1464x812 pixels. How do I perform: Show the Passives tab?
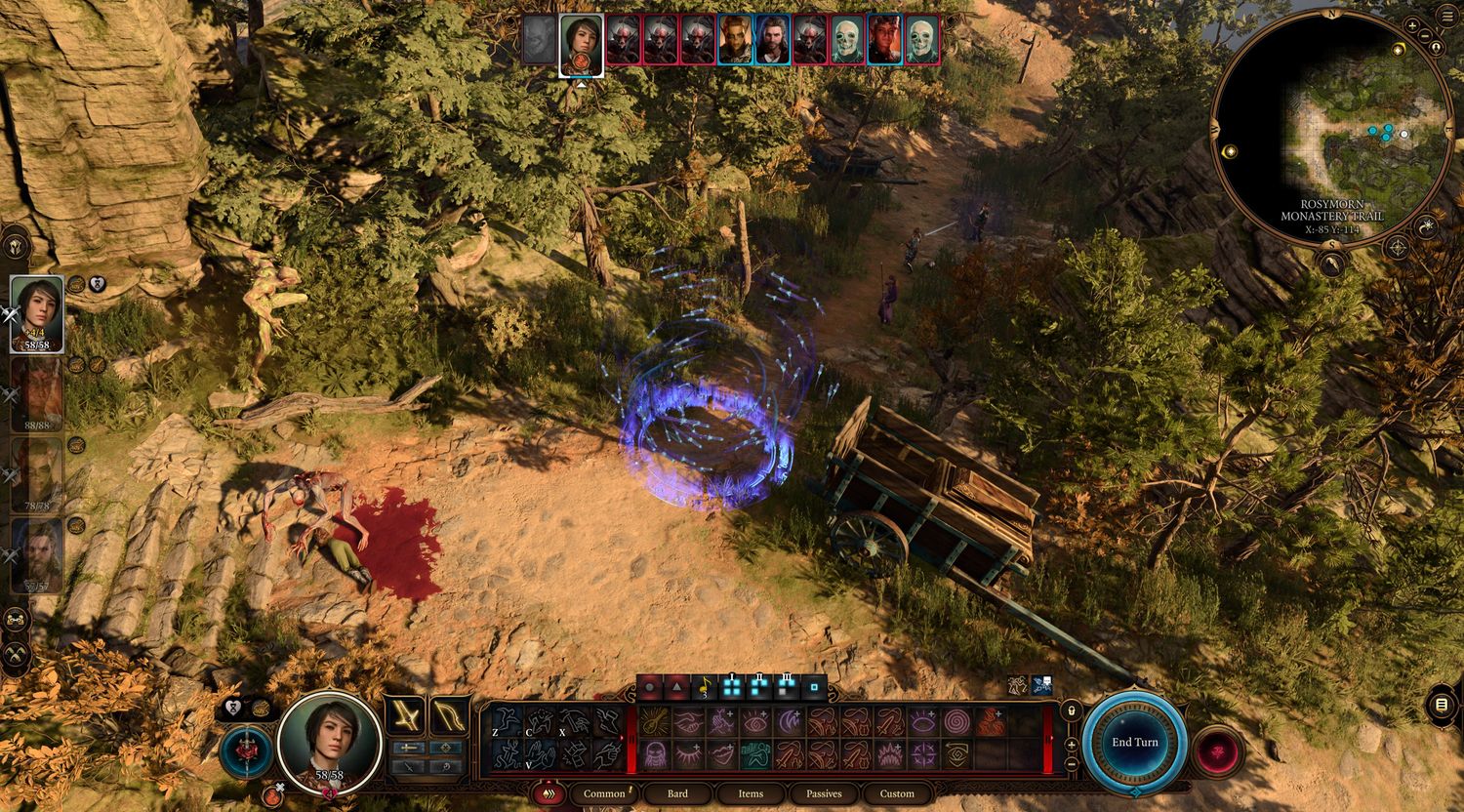tap(824, 793)
